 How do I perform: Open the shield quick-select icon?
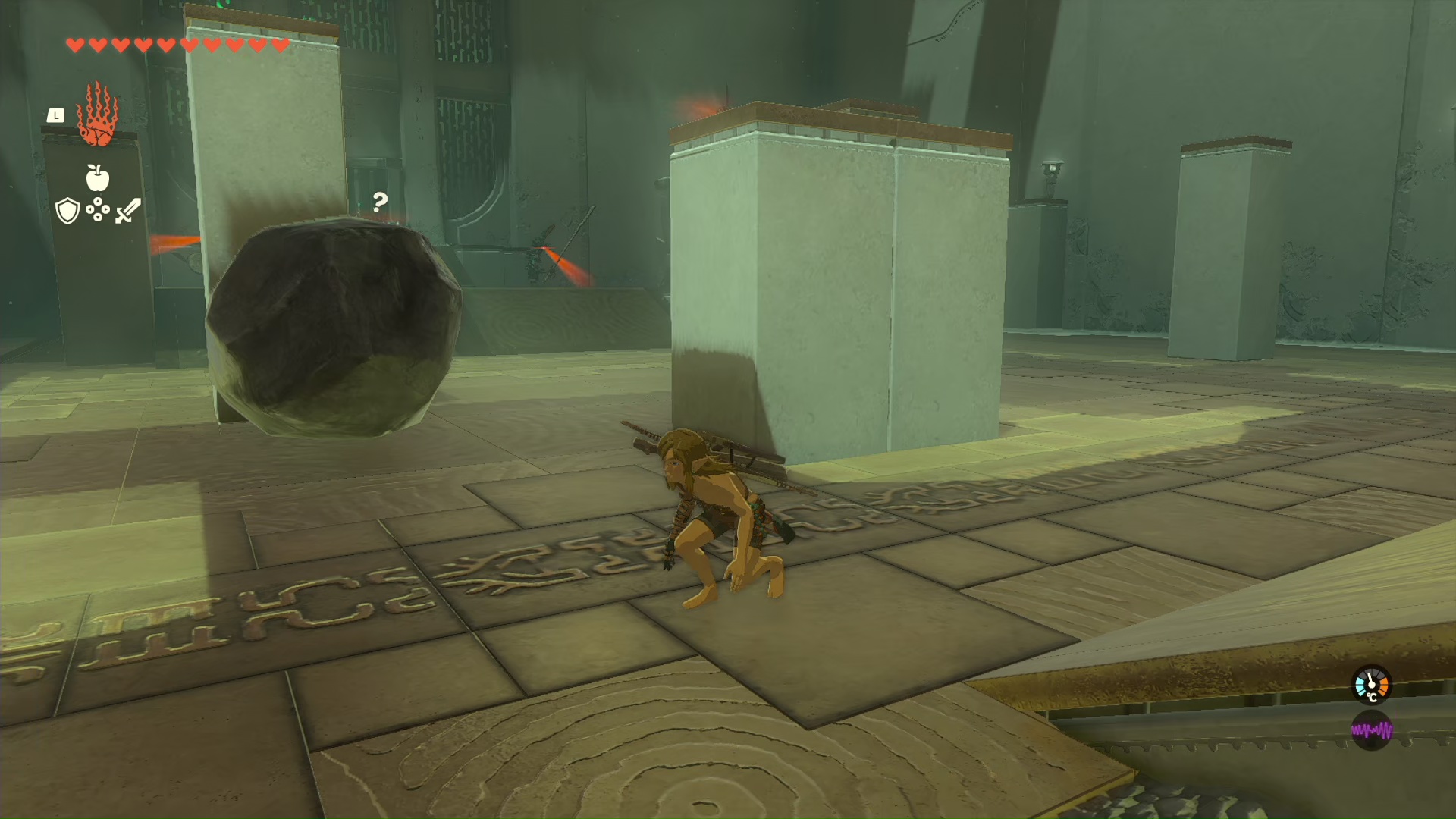point(68,210)
